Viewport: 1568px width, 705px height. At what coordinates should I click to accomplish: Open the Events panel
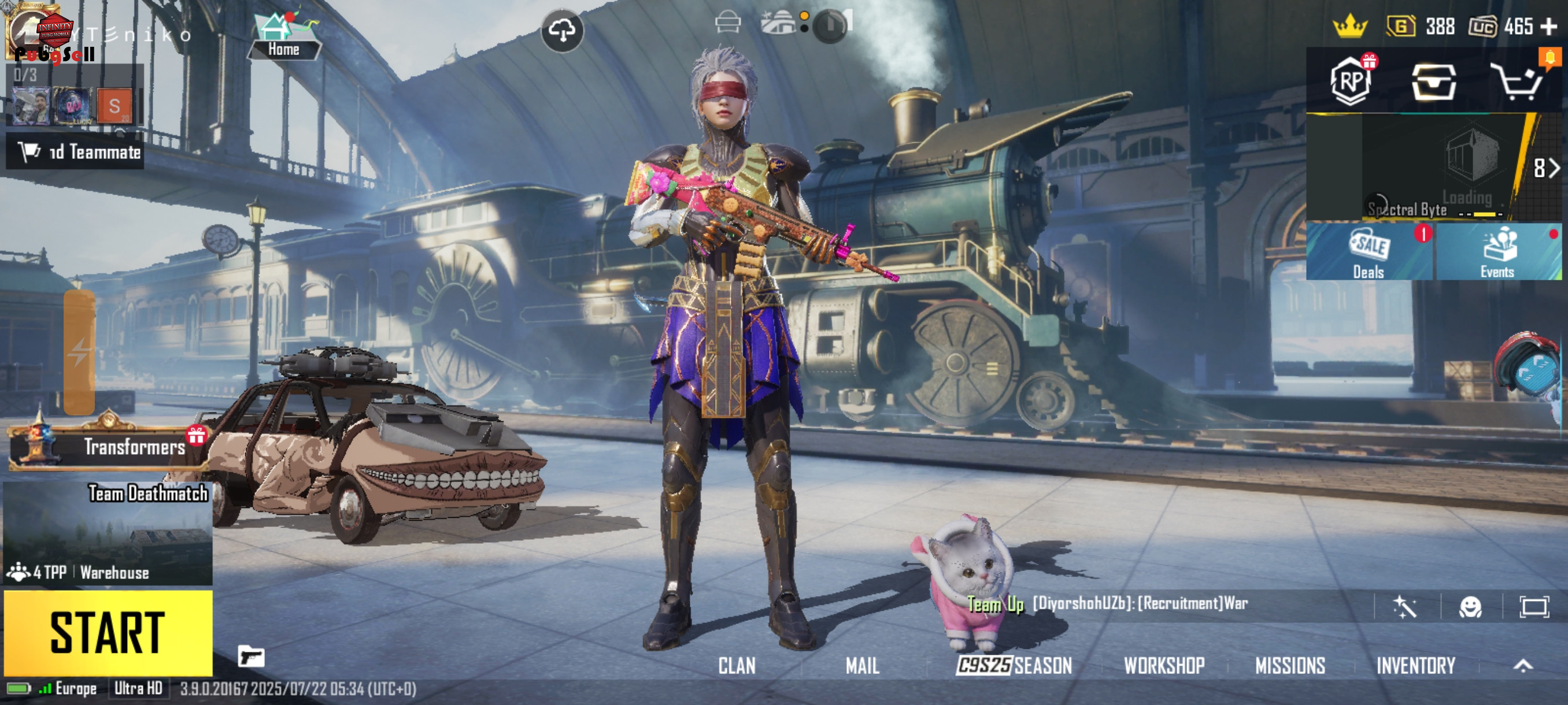(x=1497, y=252)
